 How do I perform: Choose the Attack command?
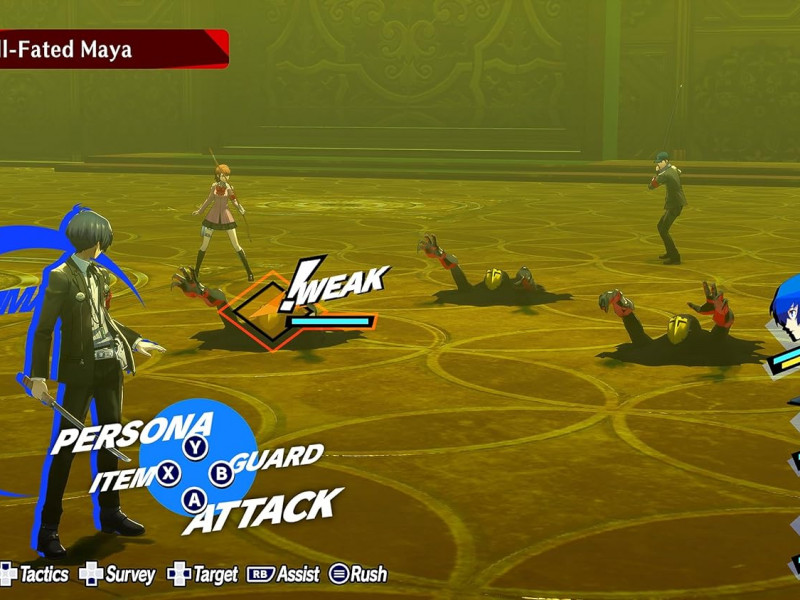[262, 510]
